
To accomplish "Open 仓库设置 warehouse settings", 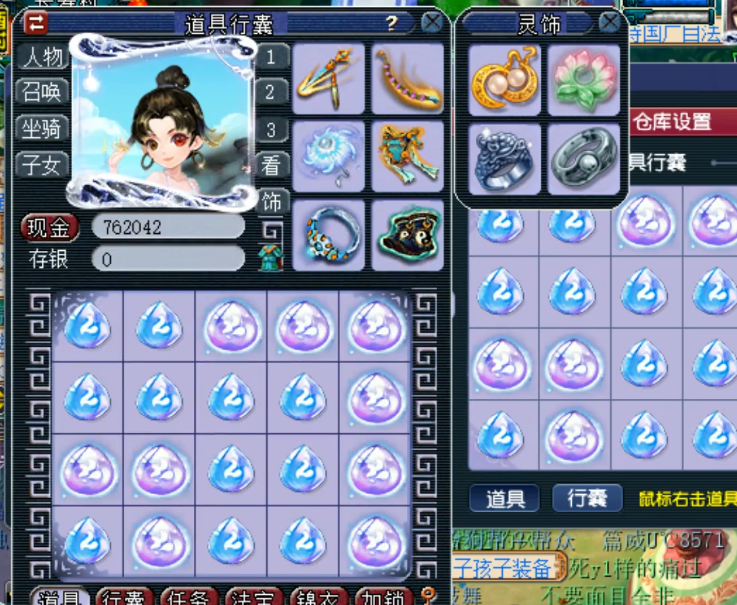I will [x=673, y=122].
